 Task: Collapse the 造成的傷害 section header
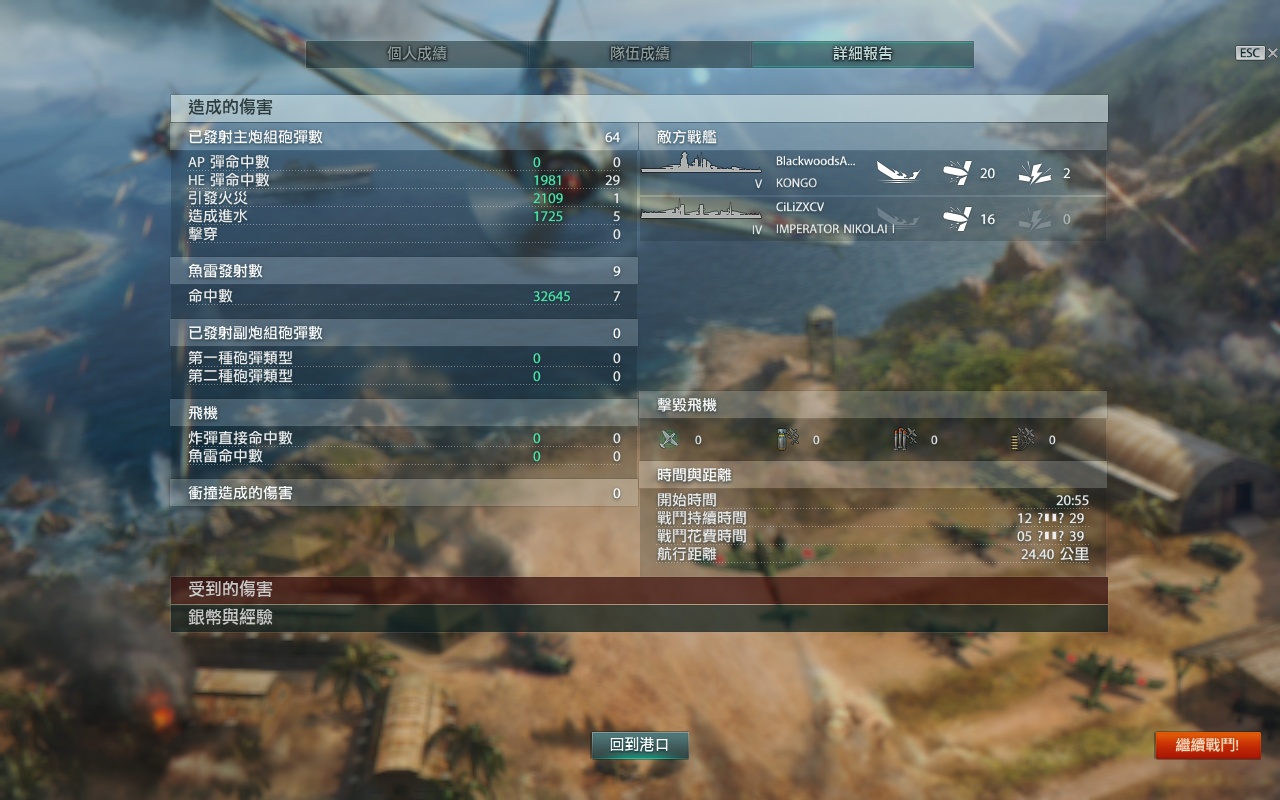639,108
